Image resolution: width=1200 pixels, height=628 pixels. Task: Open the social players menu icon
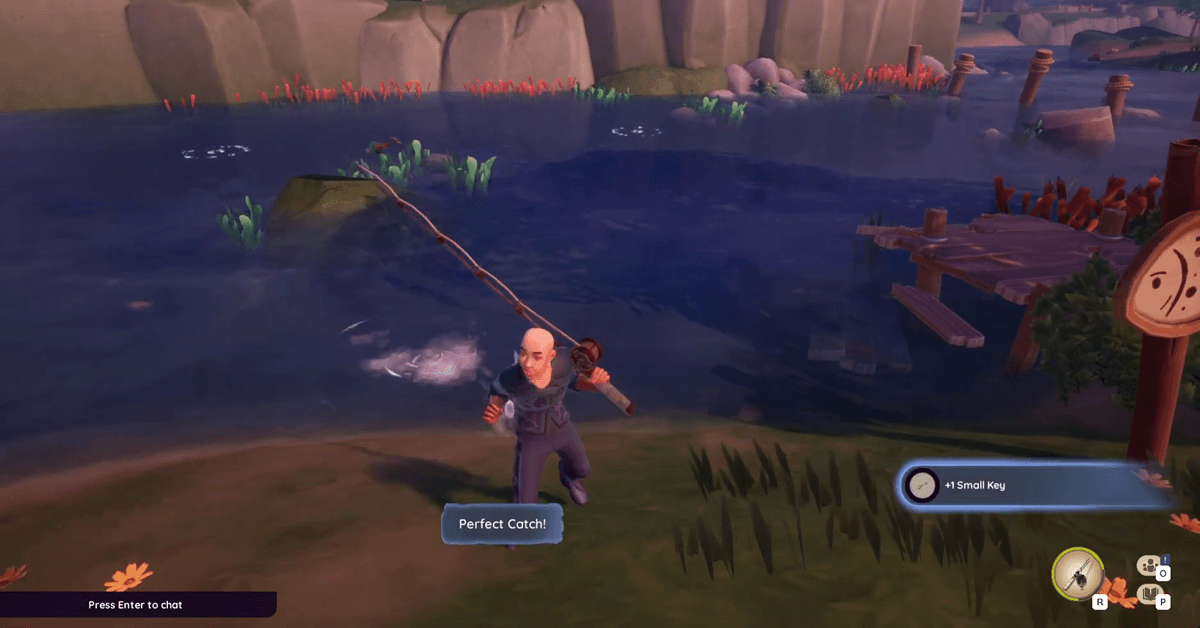(x=1149, y=564)
